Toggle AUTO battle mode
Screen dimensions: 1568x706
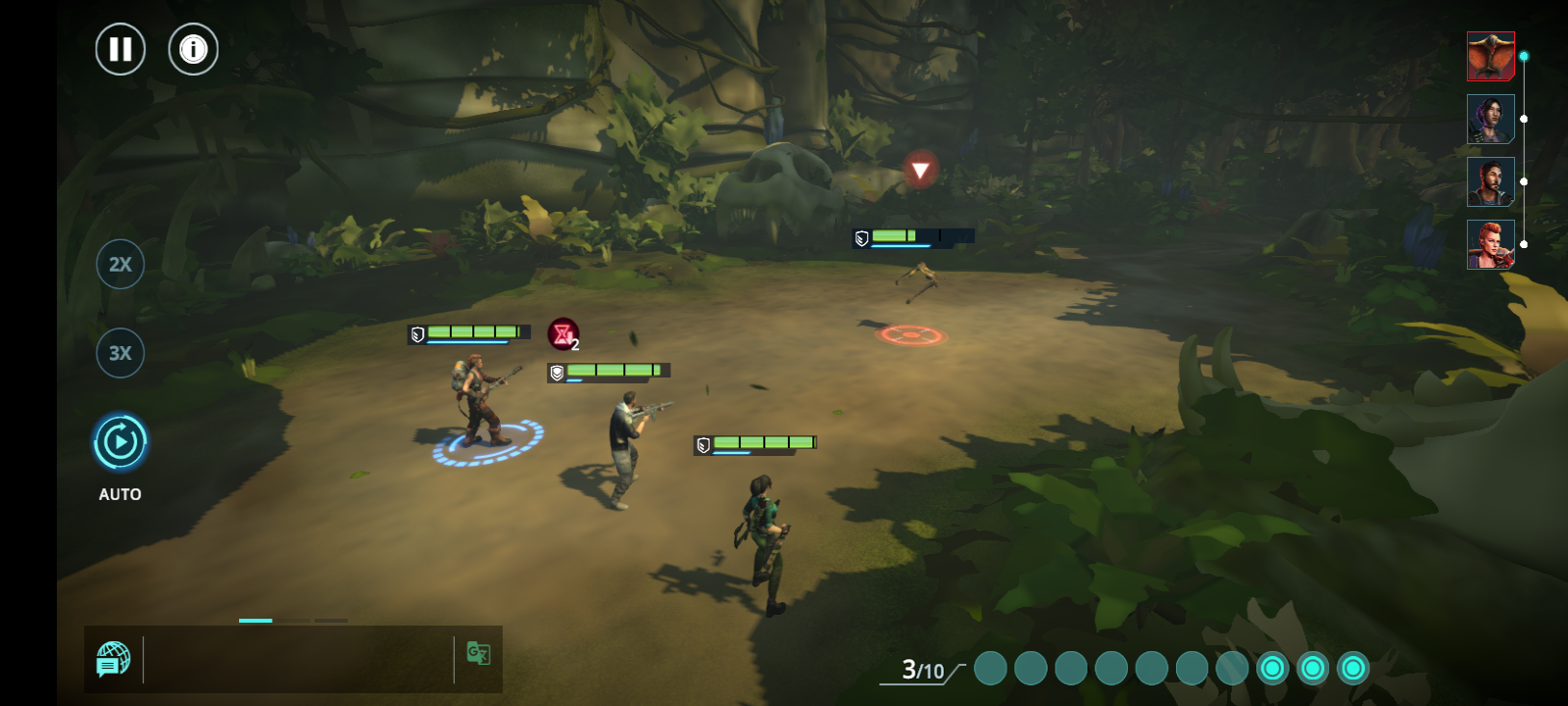pyautogui.click(x=121, y=443)
